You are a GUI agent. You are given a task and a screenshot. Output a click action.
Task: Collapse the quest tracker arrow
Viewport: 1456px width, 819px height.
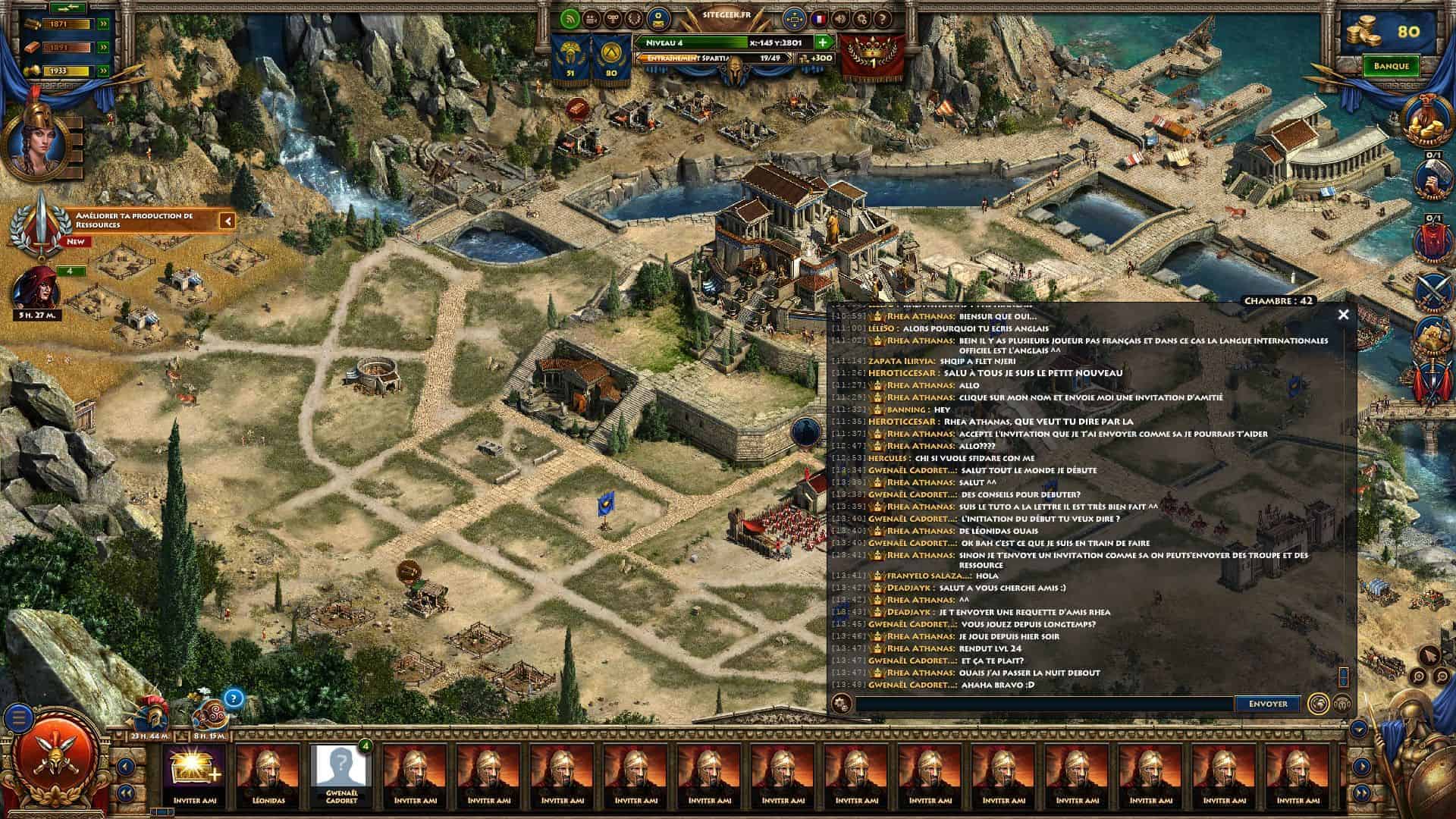click(227, 221)
